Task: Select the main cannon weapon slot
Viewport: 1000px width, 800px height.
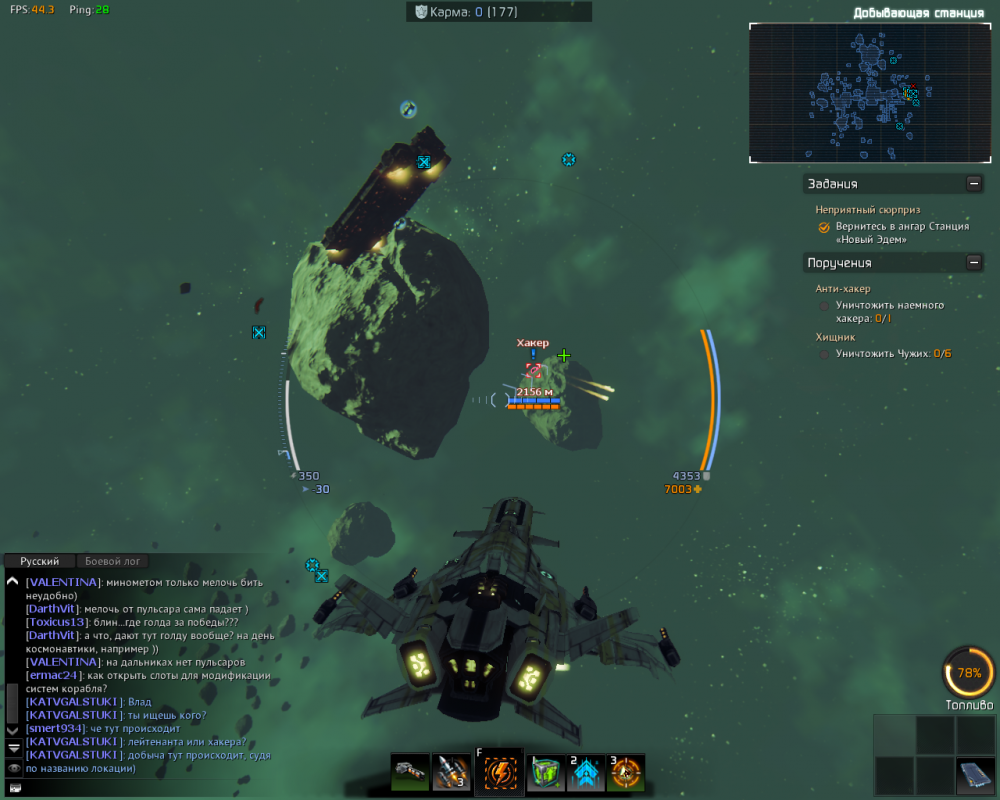Action: coord(409,772)
